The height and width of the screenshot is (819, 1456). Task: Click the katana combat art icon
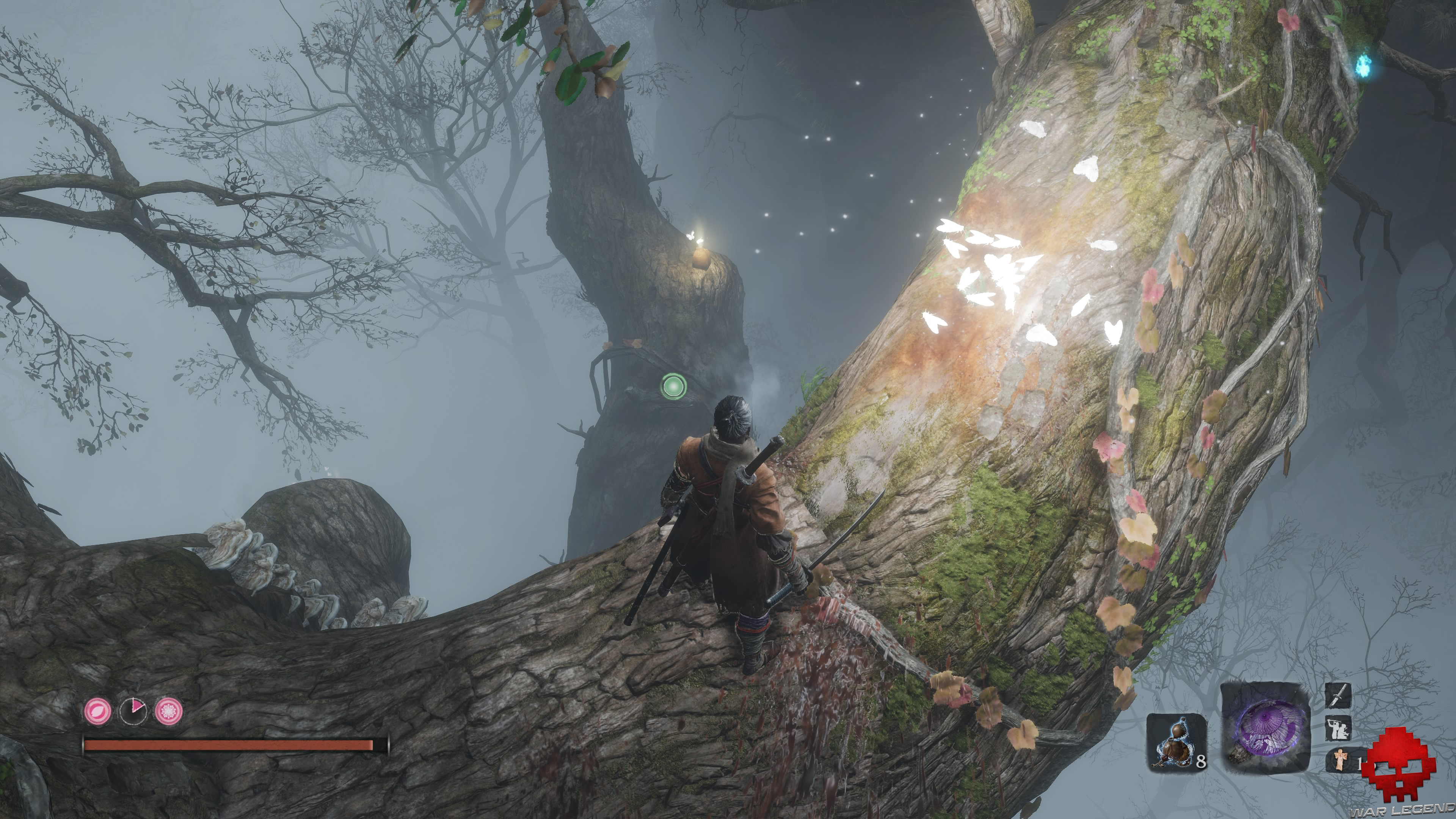(1338, 696)
